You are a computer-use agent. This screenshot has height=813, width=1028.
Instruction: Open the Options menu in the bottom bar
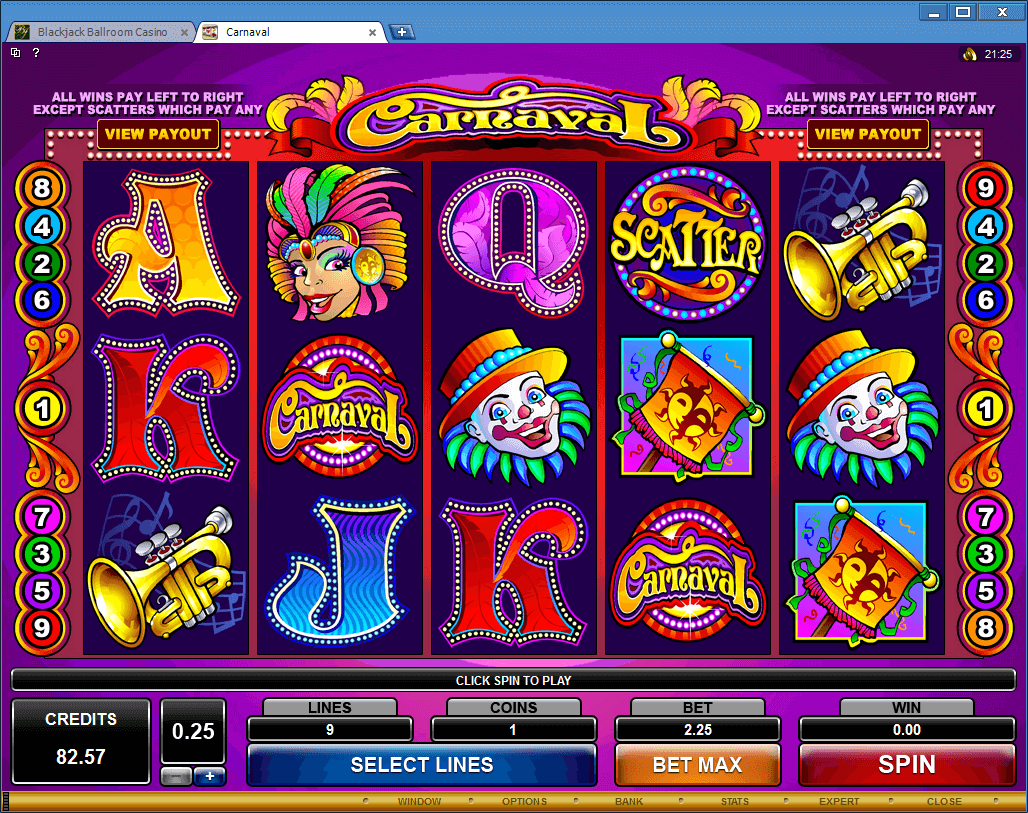(524, 801)
